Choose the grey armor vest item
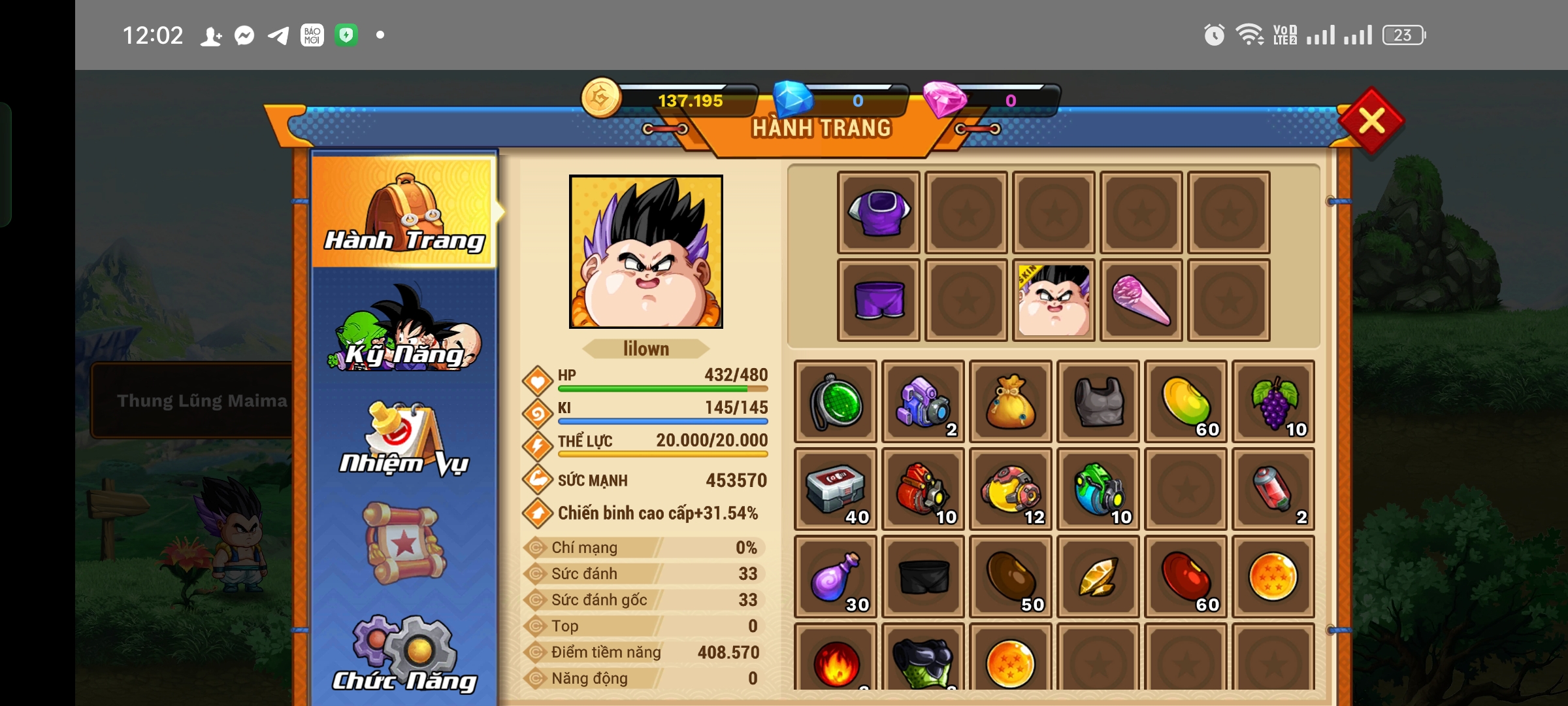Image resolution: width=1568 pixels, height=706 pixels. (1098, 401)
